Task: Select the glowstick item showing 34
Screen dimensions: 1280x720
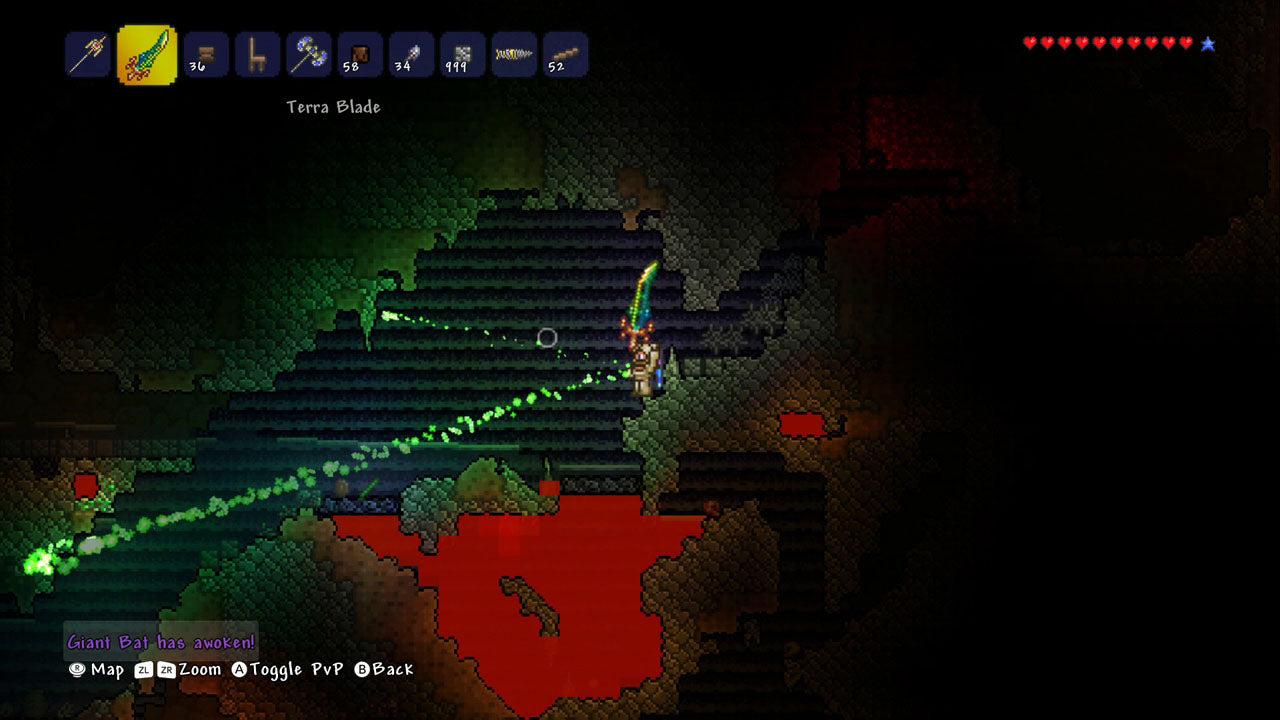Action: click(x=411, y=55)
